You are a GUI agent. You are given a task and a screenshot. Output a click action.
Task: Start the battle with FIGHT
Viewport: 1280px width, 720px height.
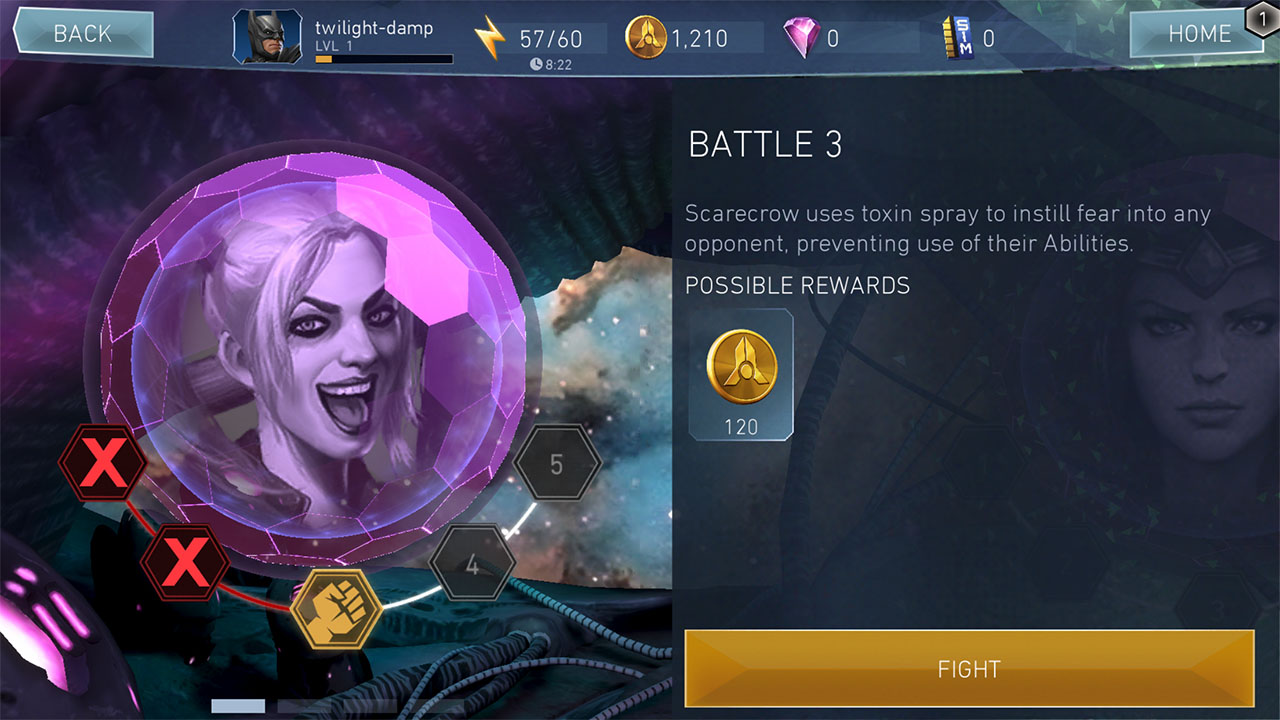[968, 668]
